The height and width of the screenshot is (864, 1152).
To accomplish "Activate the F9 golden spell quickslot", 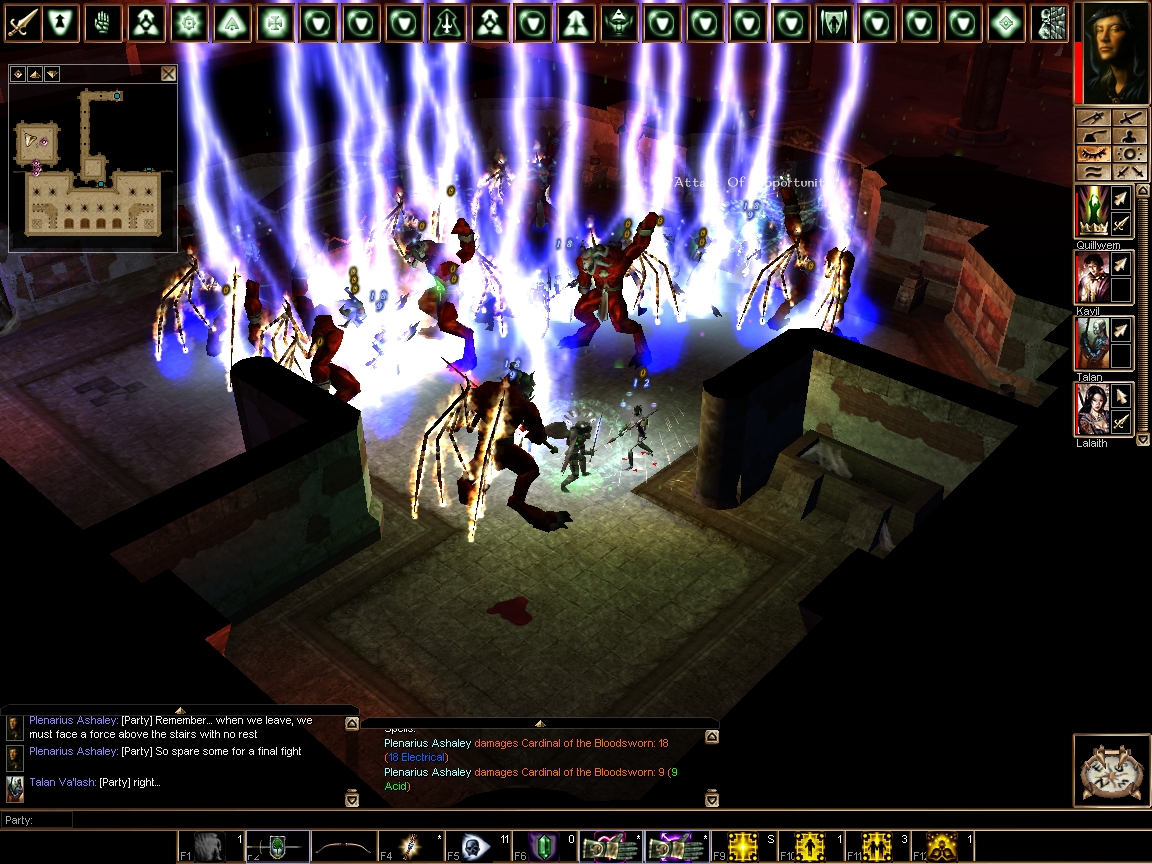I will (x=743, y=847).
